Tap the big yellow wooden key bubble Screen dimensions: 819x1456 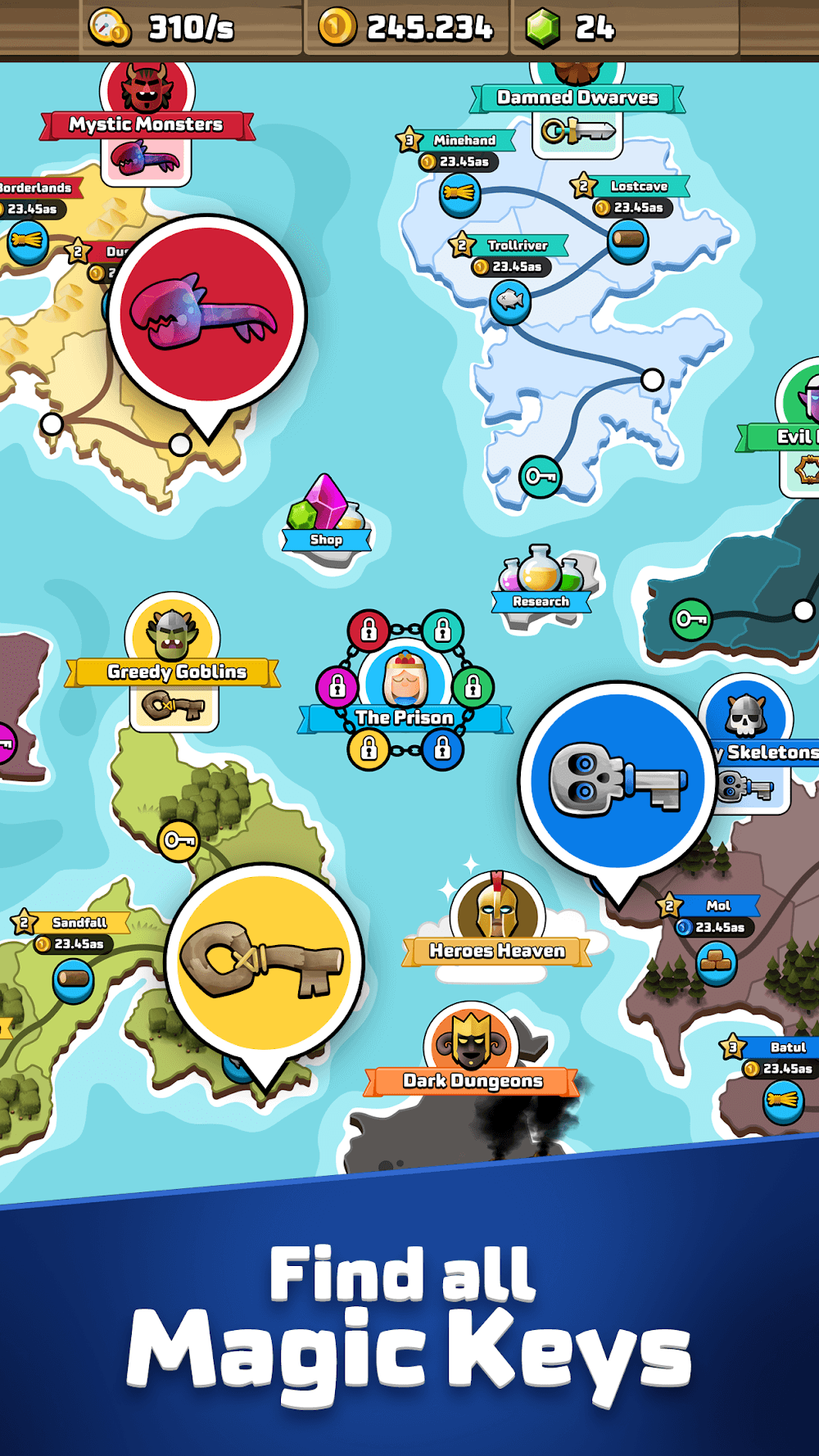(x=264, y=962)
